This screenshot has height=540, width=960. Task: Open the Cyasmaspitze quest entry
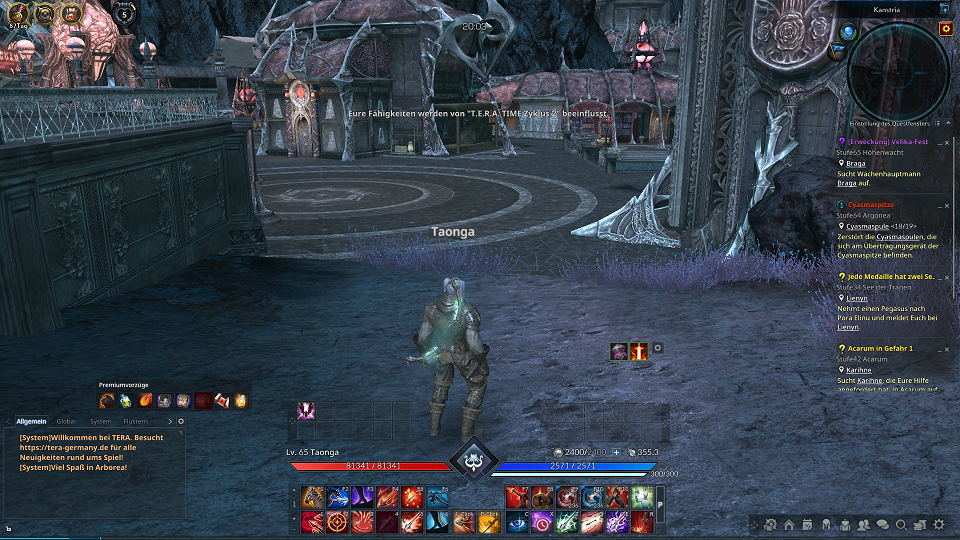[870, 204]
